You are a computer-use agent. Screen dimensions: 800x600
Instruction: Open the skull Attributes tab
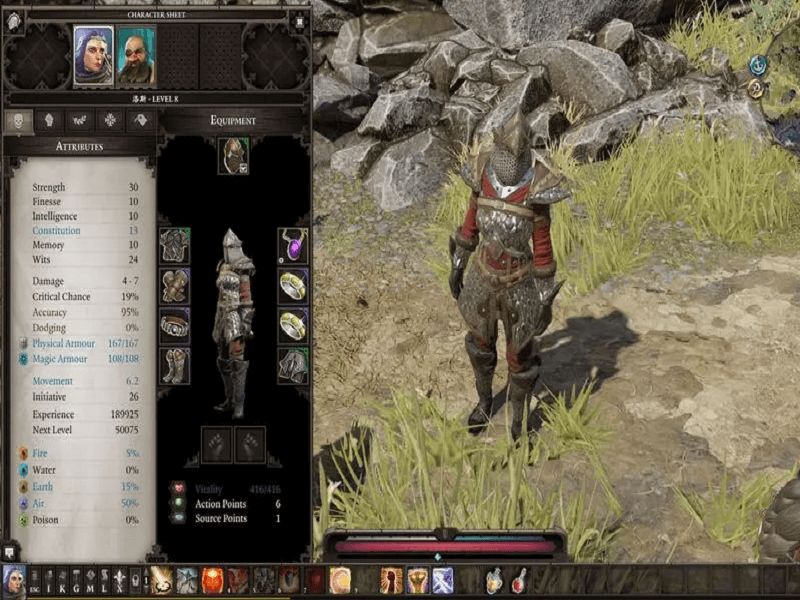[x=18, y=120]
